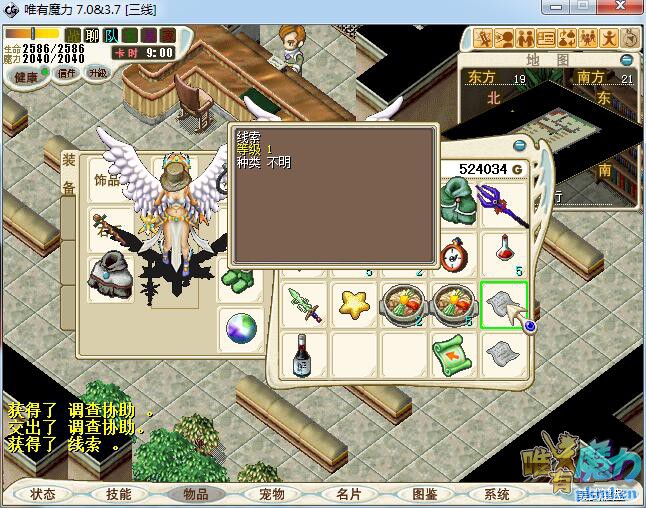Click the 健康 health status button
The height and width of the screenshot is (508, 646).
click(x=27, y=77)
